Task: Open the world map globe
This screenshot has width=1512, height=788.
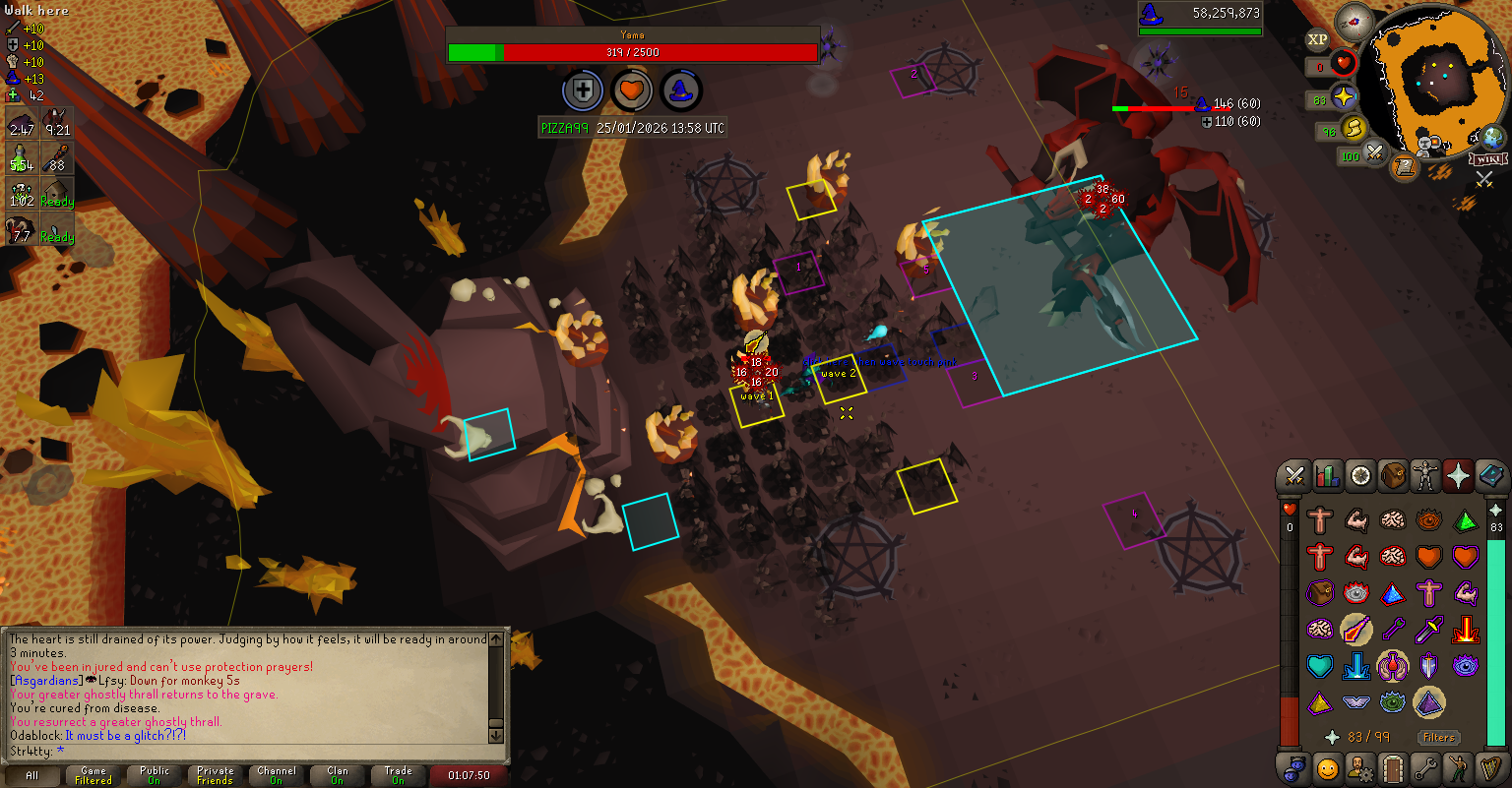Action: (1492, 138)
